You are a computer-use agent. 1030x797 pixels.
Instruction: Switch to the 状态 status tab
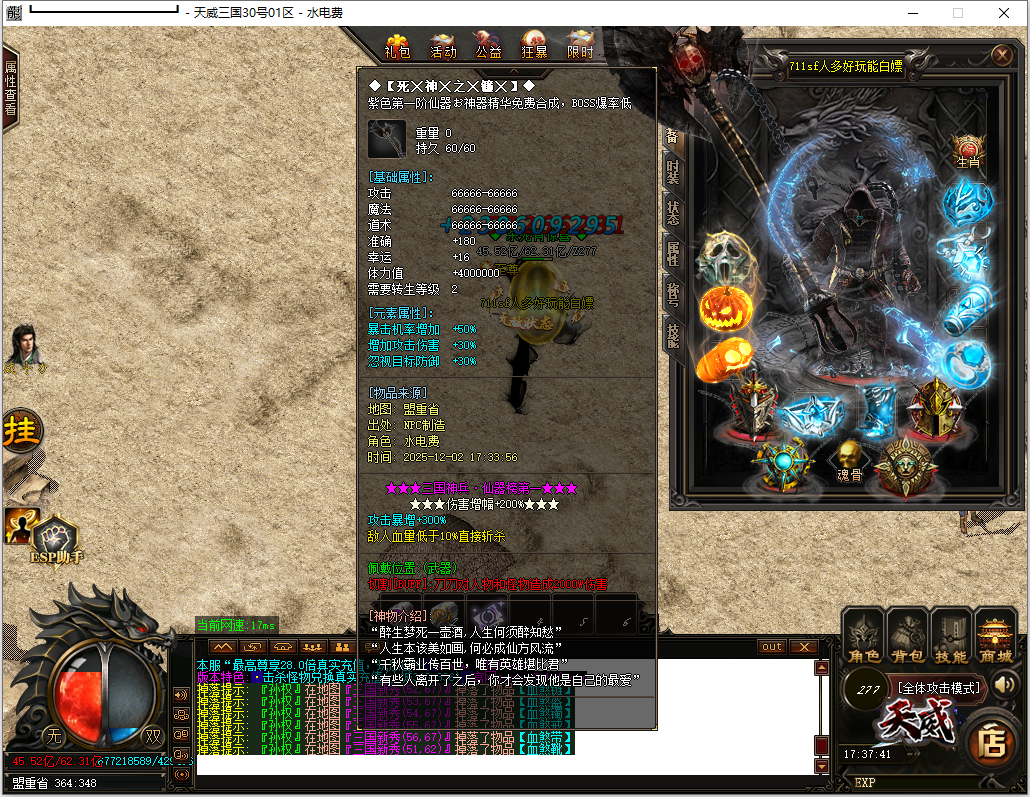point(673,212)
